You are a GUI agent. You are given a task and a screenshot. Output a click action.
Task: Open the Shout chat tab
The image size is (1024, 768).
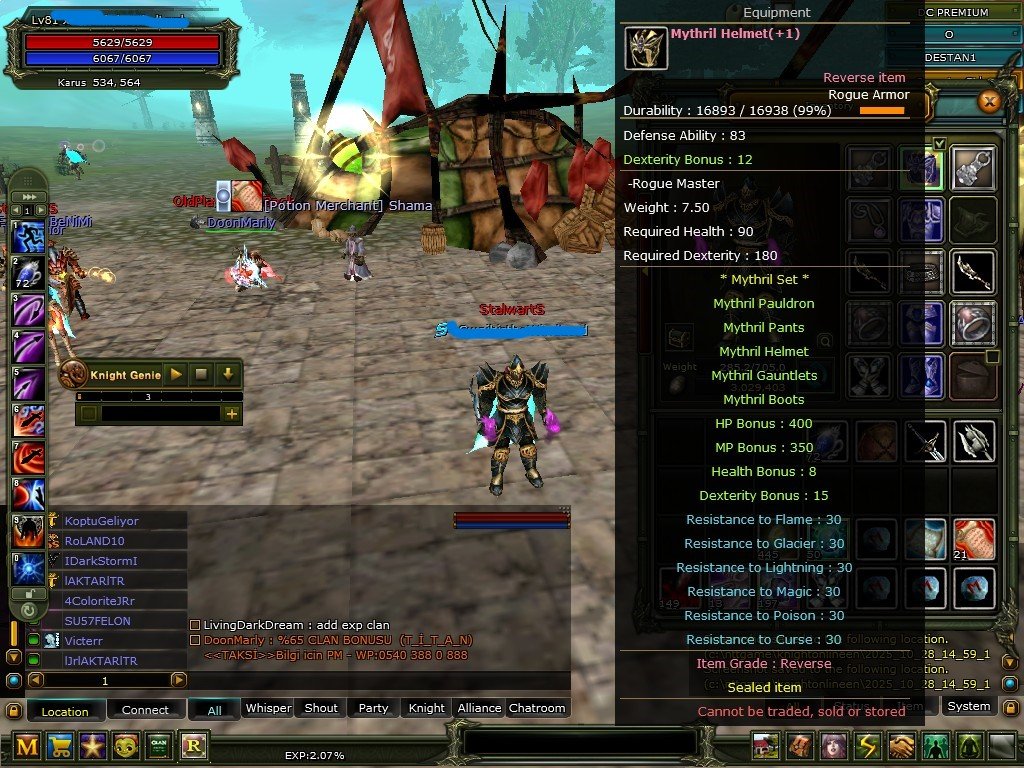pos(321,708)
